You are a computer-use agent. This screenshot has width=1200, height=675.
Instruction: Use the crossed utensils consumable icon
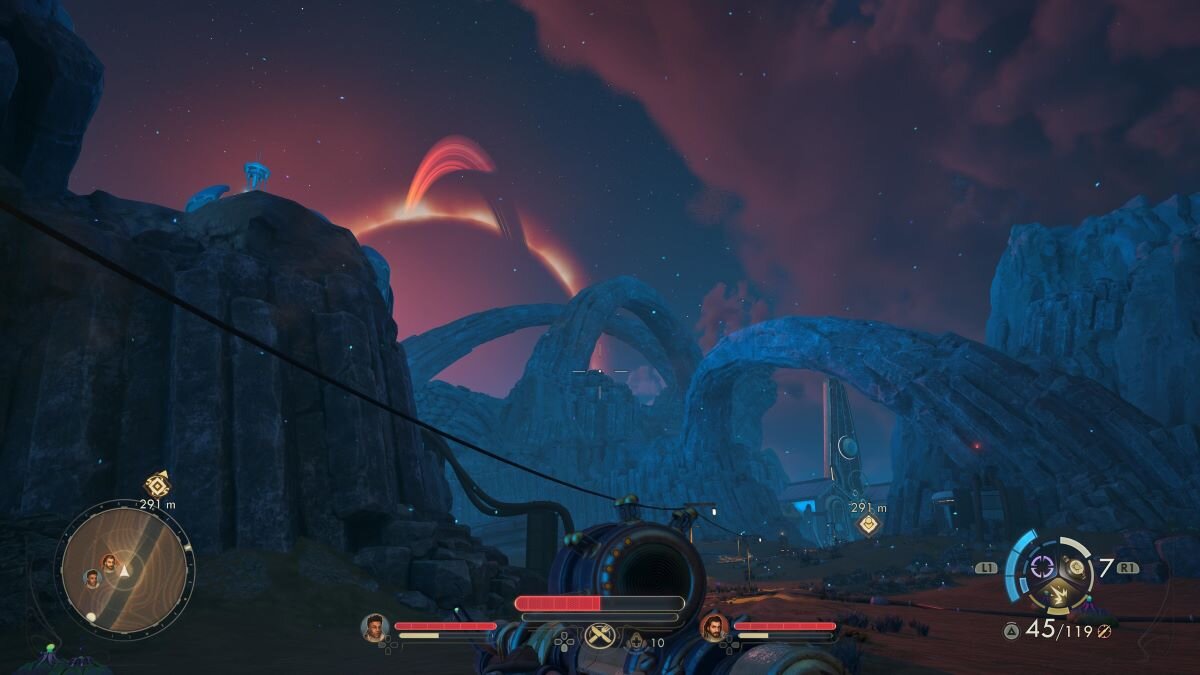[x=599, y=635]
